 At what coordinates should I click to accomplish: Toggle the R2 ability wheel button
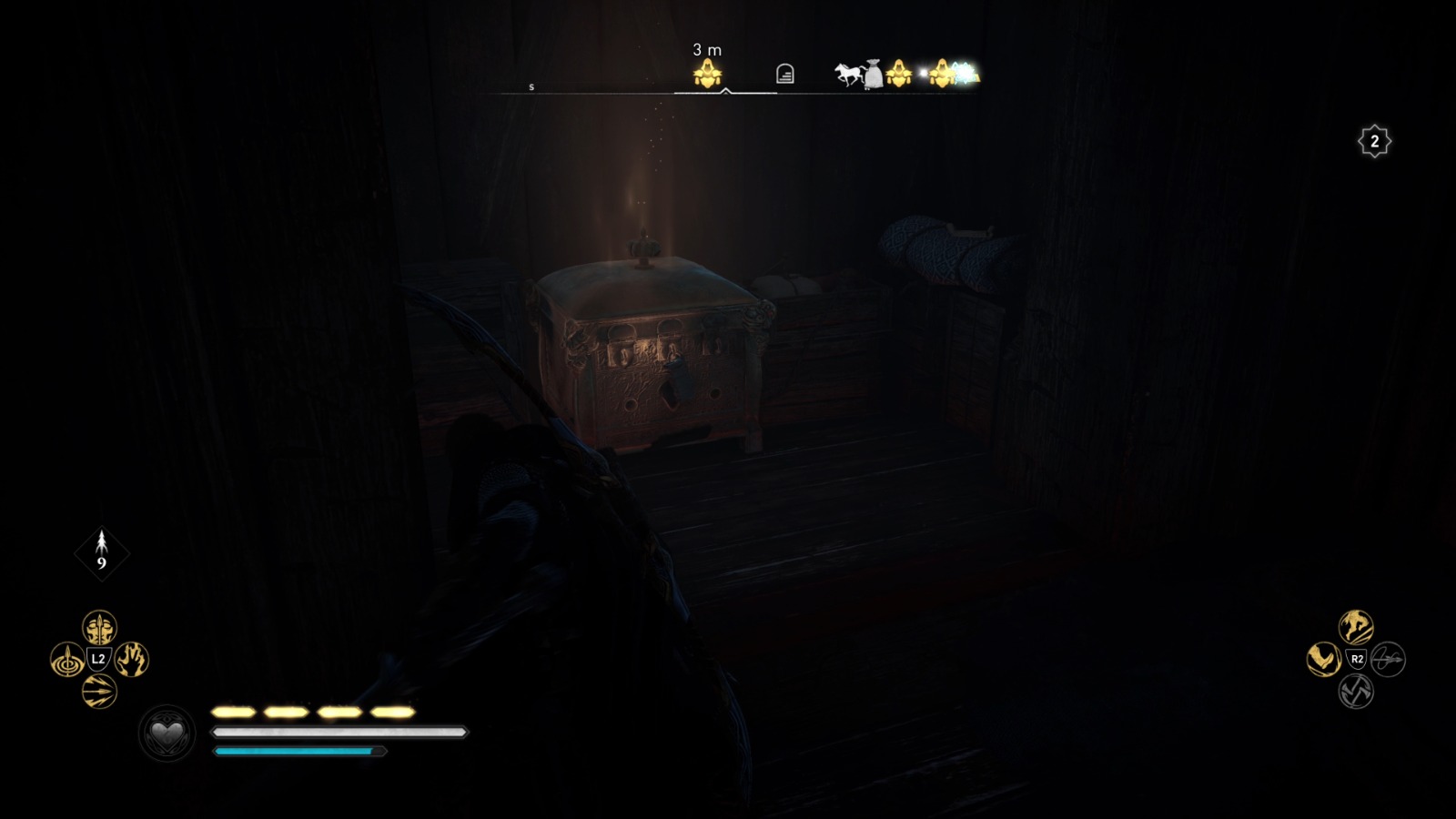coord(1357,660)
